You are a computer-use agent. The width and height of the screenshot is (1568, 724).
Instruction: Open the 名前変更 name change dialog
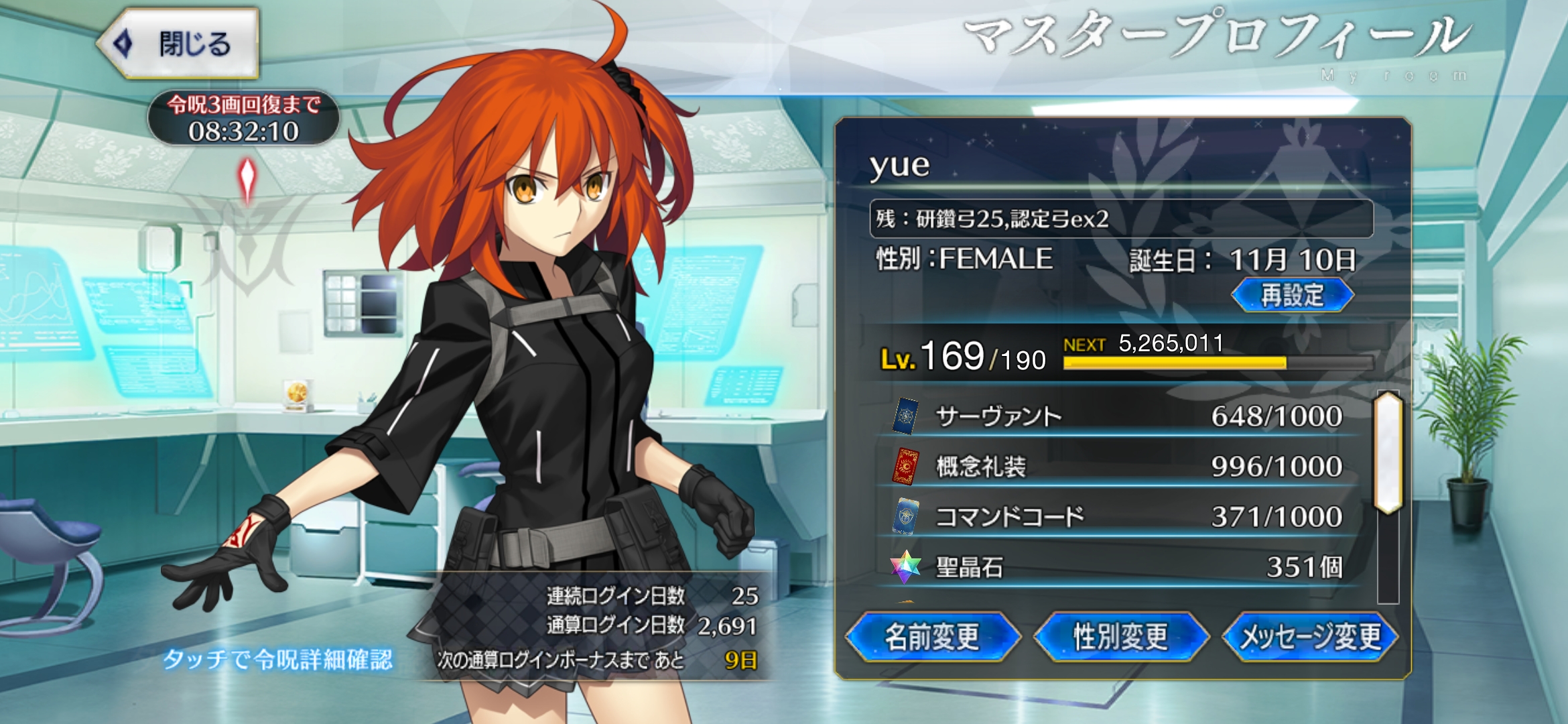point(932,637)
